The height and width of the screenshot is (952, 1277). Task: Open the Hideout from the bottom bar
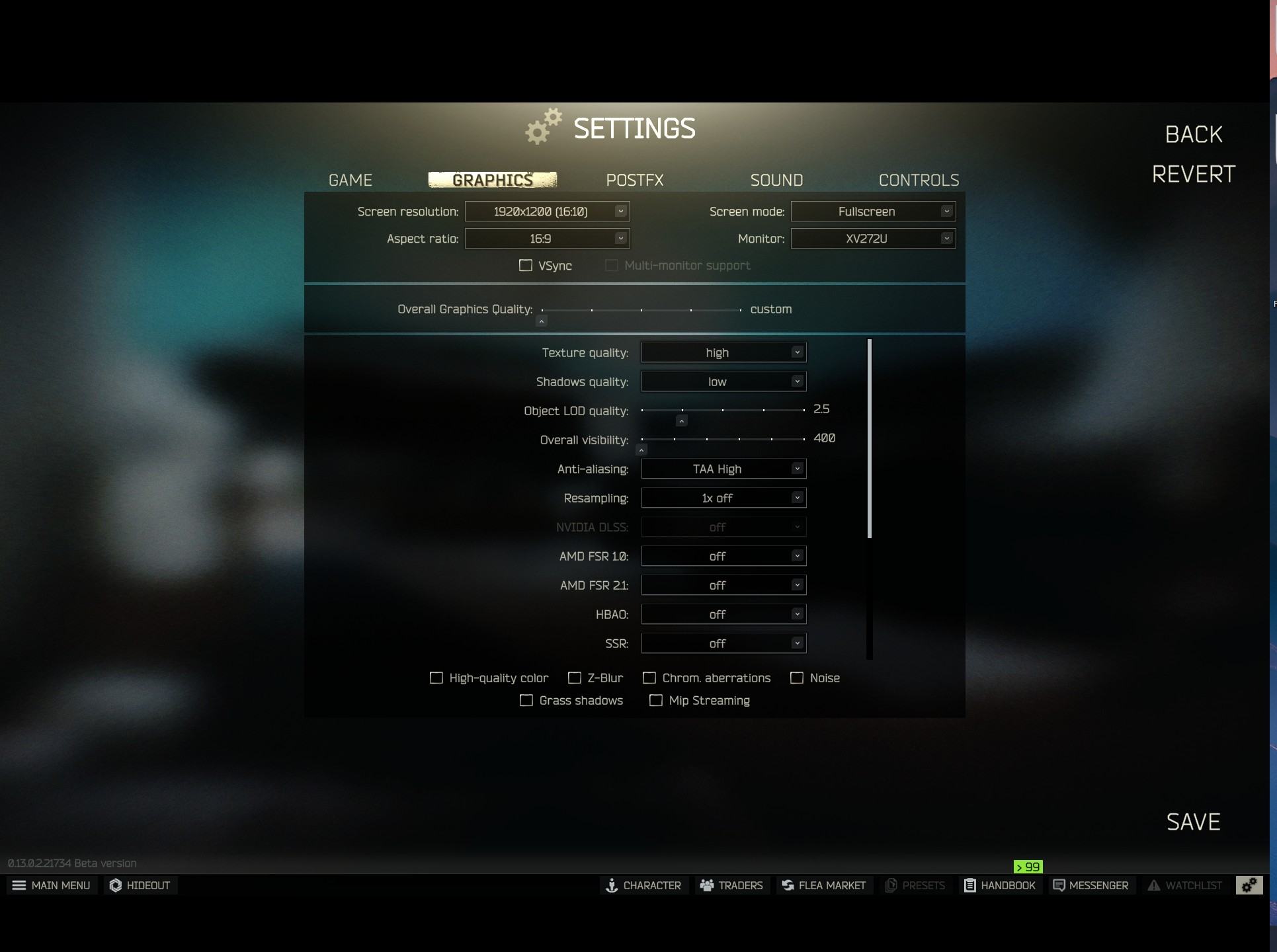pyautogui.click(x=140, y=885)
